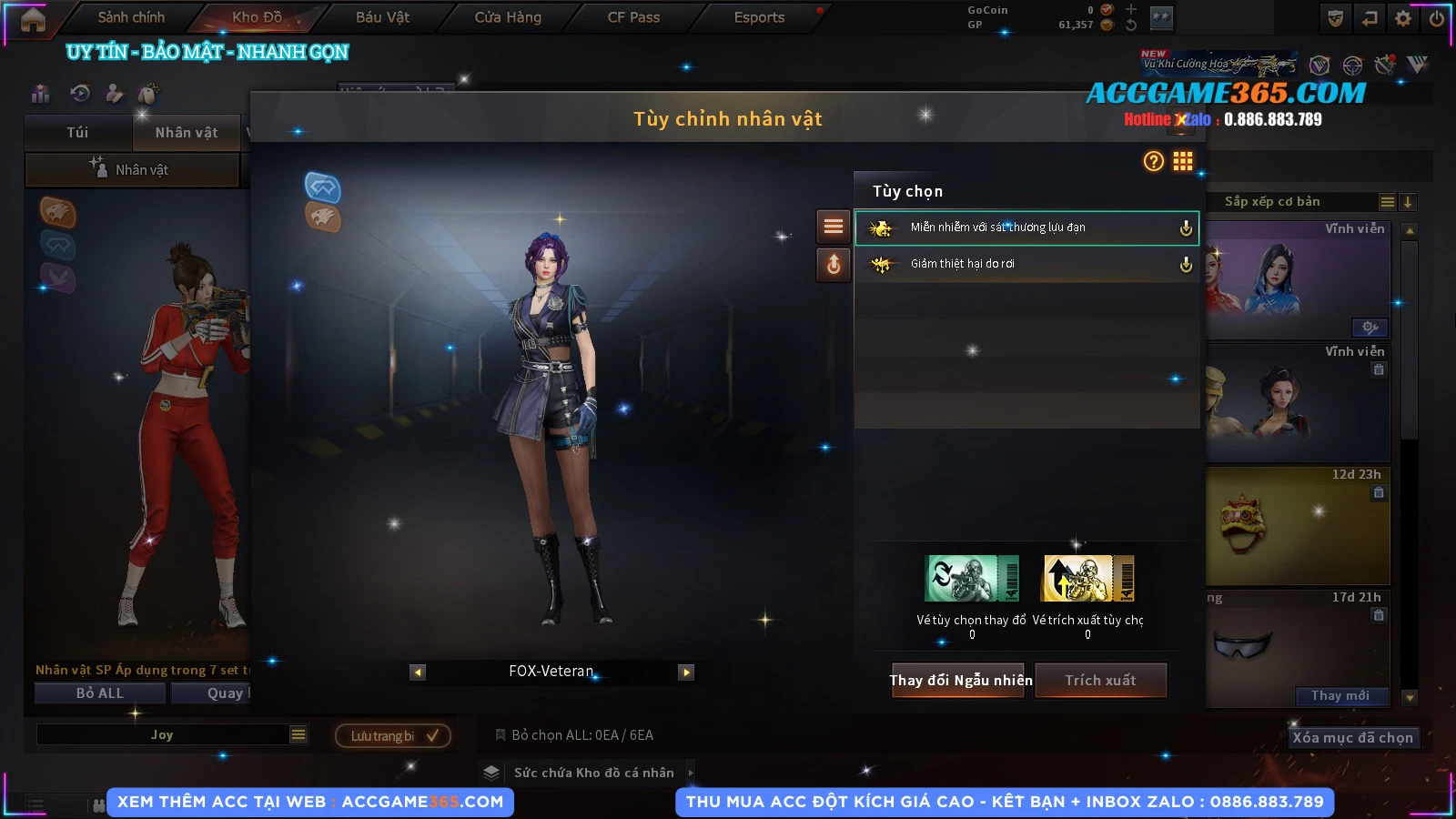This screenshot has height=819, width=1456.
Task: Go to Cửa Hàng shop
Action: pyautogui.click(x=508, y=17)
